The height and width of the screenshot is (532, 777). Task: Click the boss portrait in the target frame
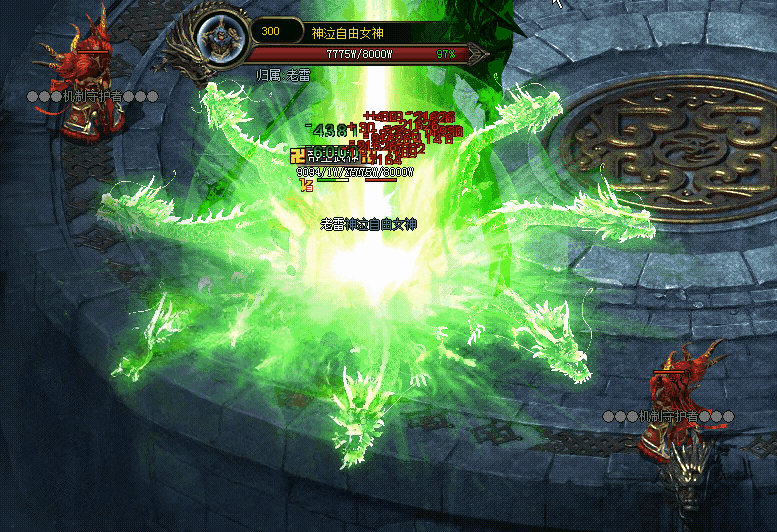point(219,39)
